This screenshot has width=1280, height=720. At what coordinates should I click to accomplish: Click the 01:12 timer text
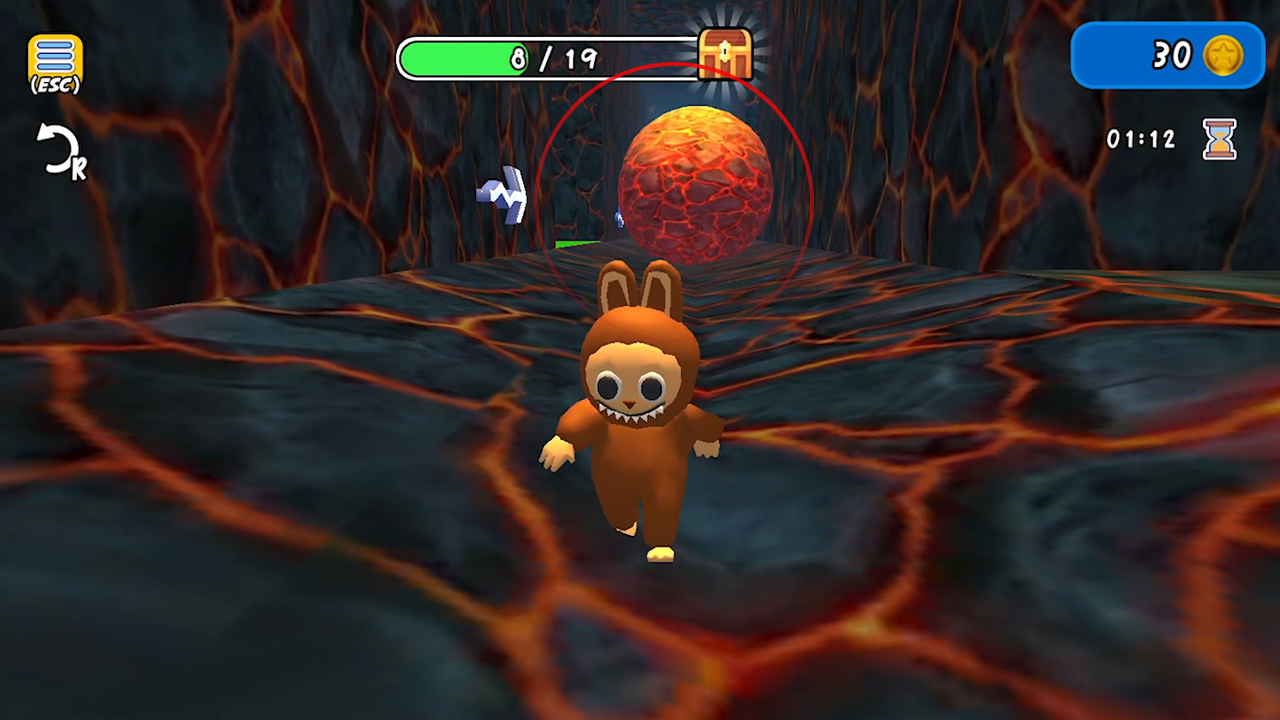pos(1141,140)
